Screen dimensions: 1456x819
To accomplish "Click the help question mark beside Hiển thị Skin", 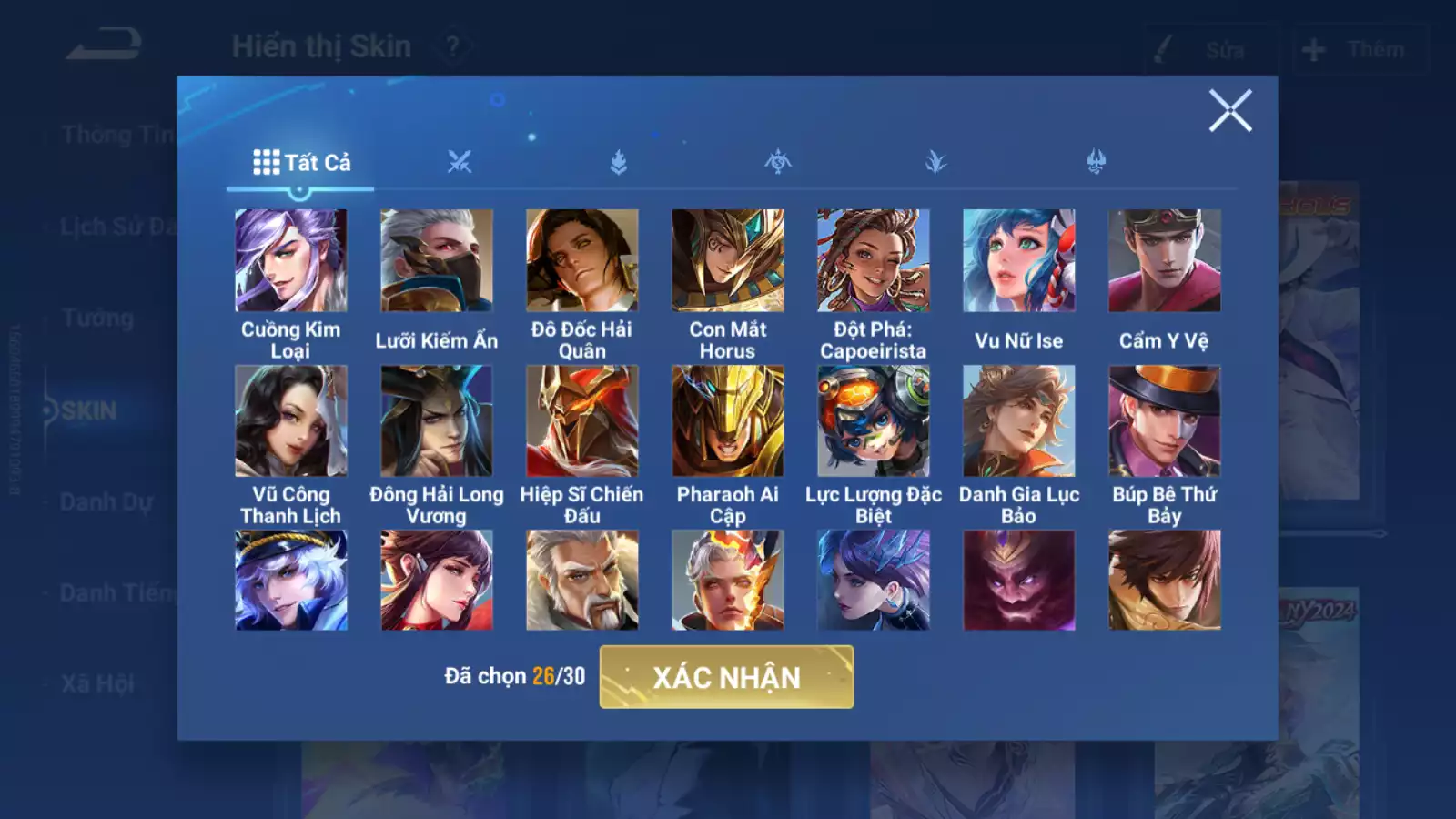I will (x=452, y=45).
